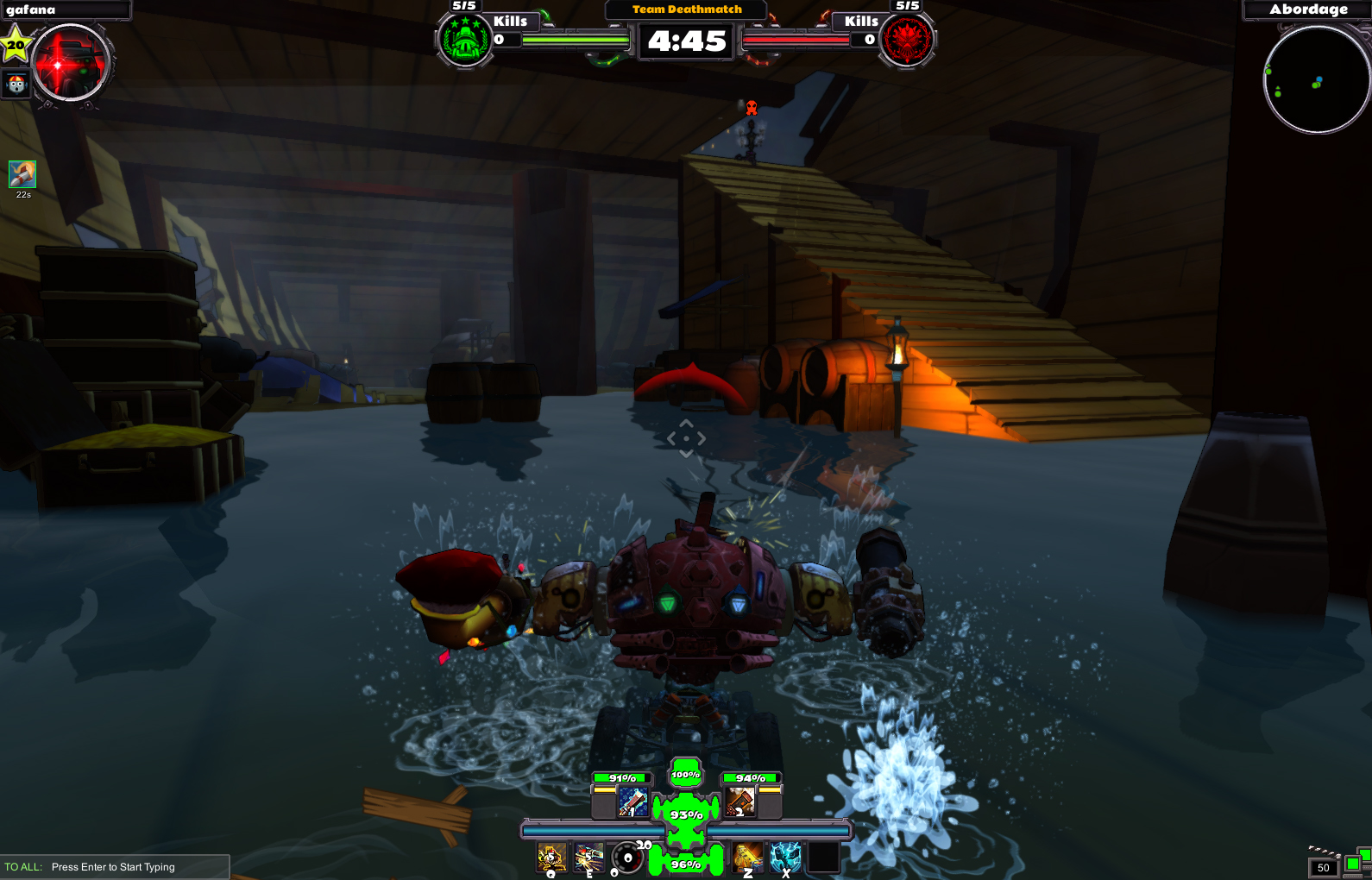Viewport: 1372px width, 880px height.
Task: Click the rocket buff icon showing 22s
Action: coord(22,175)
